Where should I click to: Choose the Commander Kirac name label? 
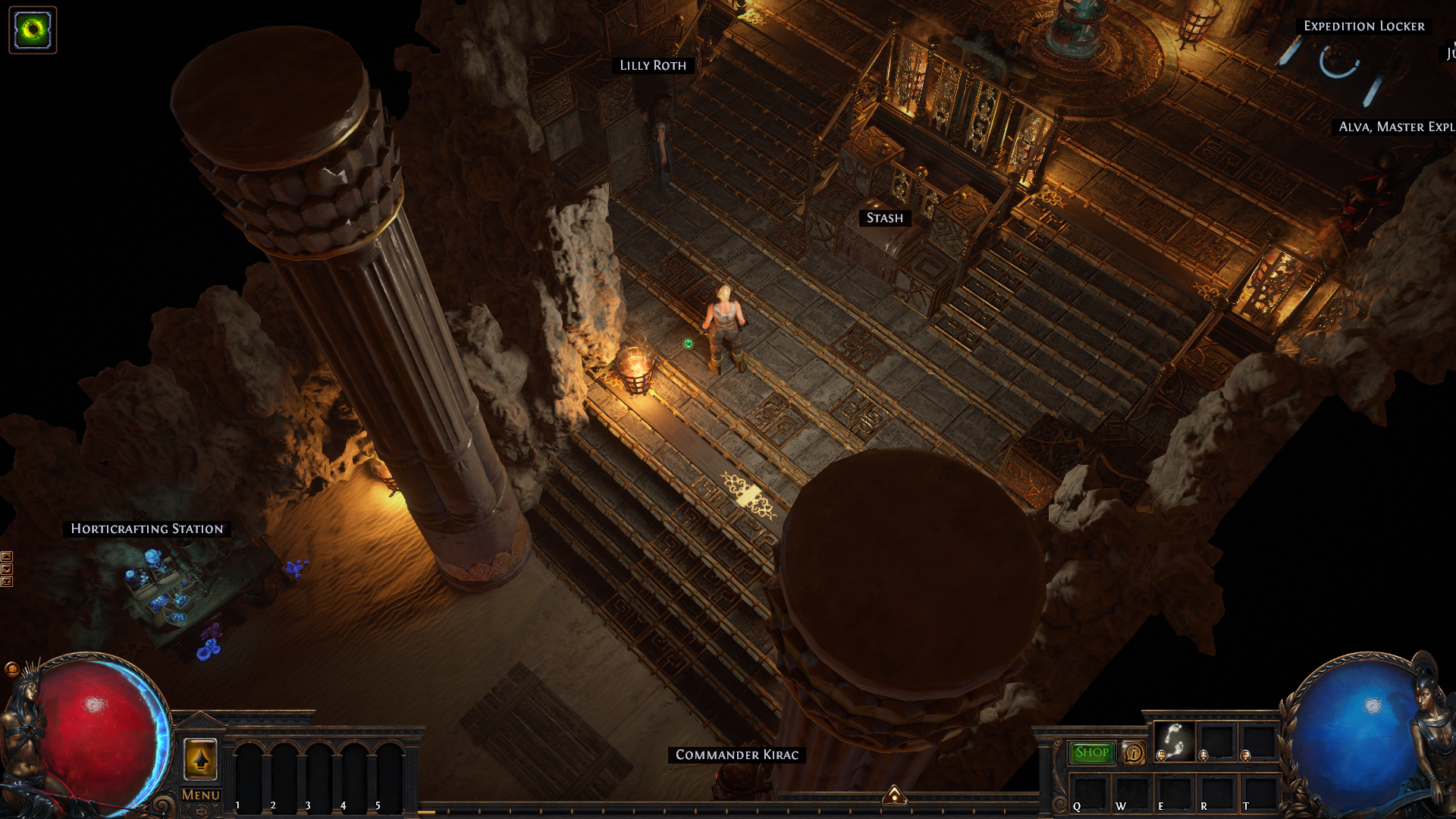click(737, 755)
